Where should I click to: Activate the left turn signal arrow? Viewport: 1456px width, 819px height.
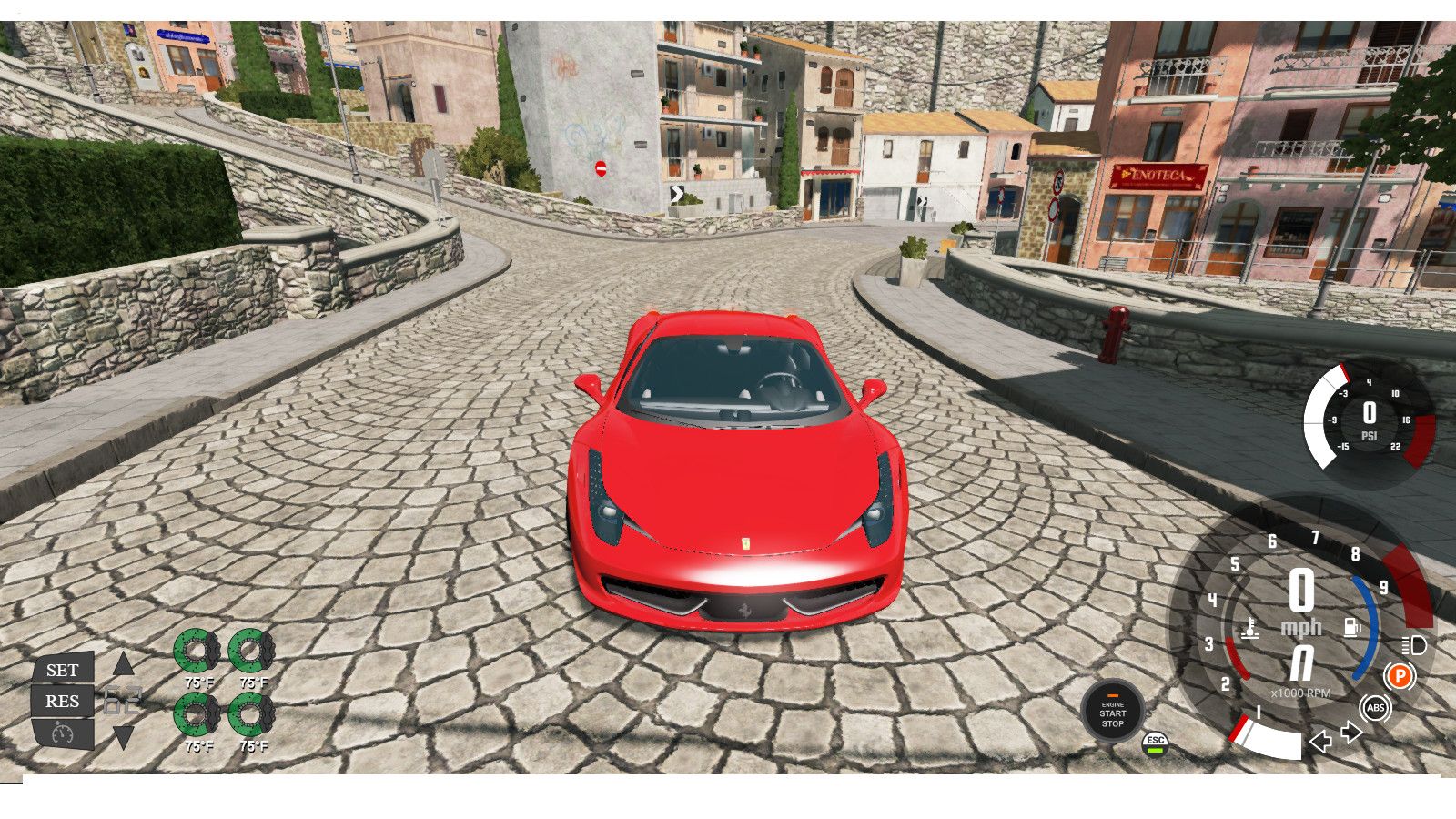point(1319,743)
